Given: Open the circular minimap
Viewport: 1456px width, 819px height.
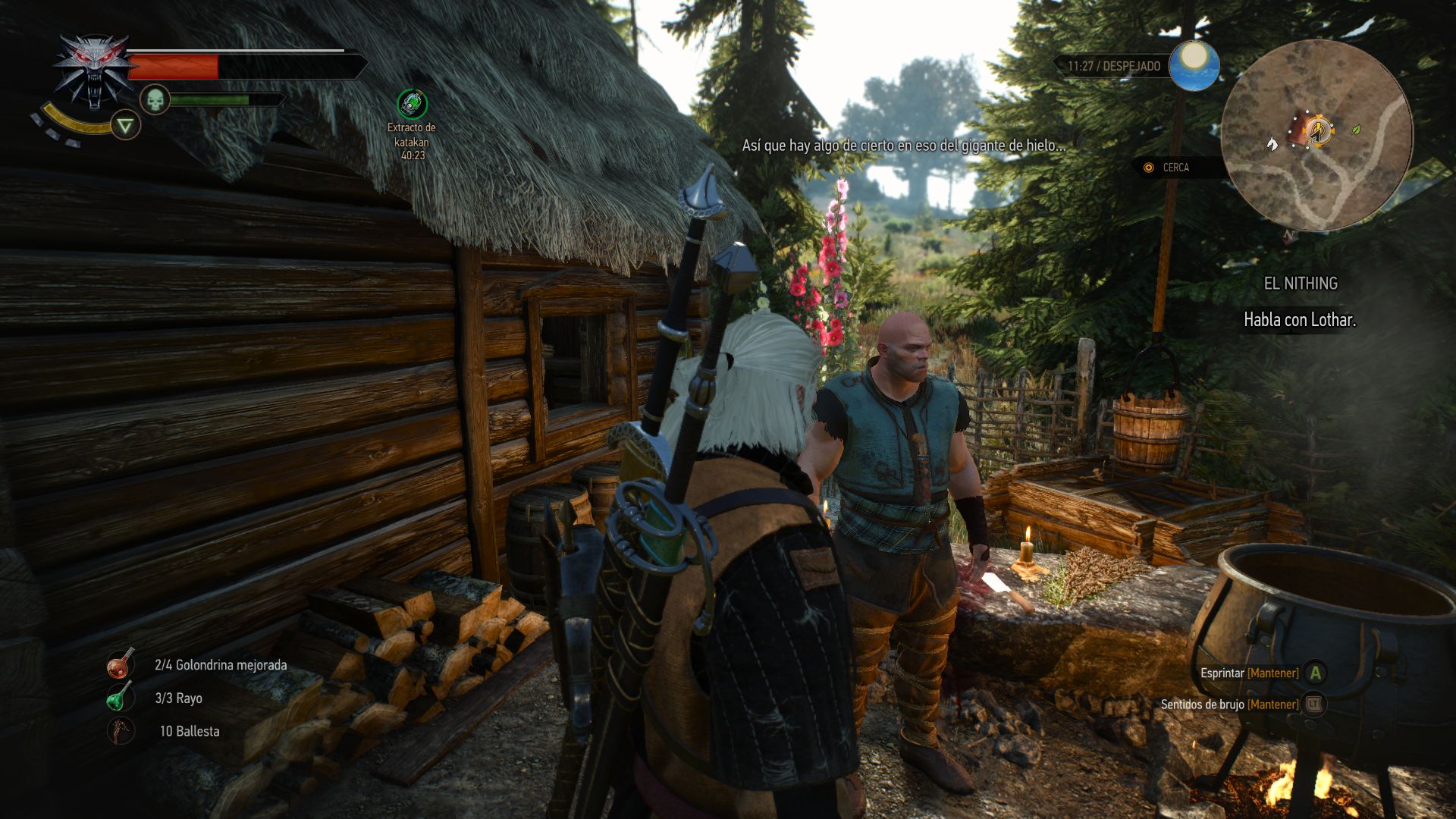Looking at the screenshot, I should point(1316,136).
